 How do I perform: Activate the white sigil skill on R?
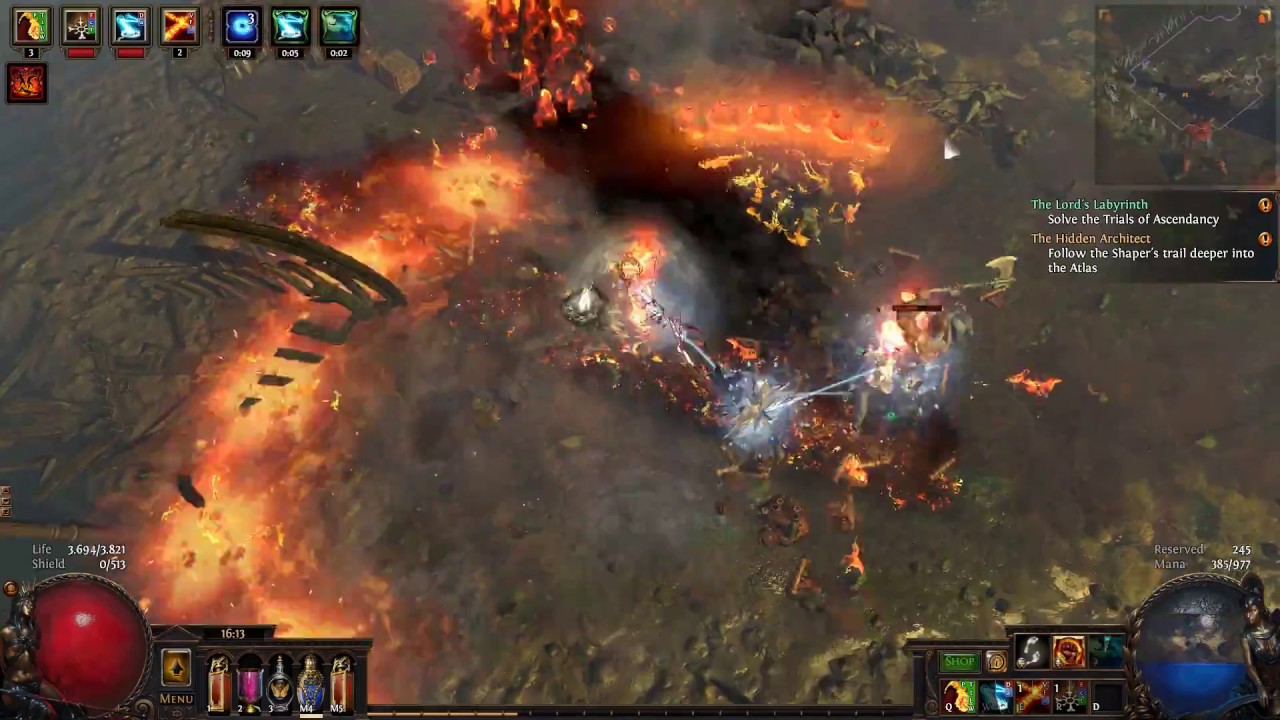click(1069, 696)
